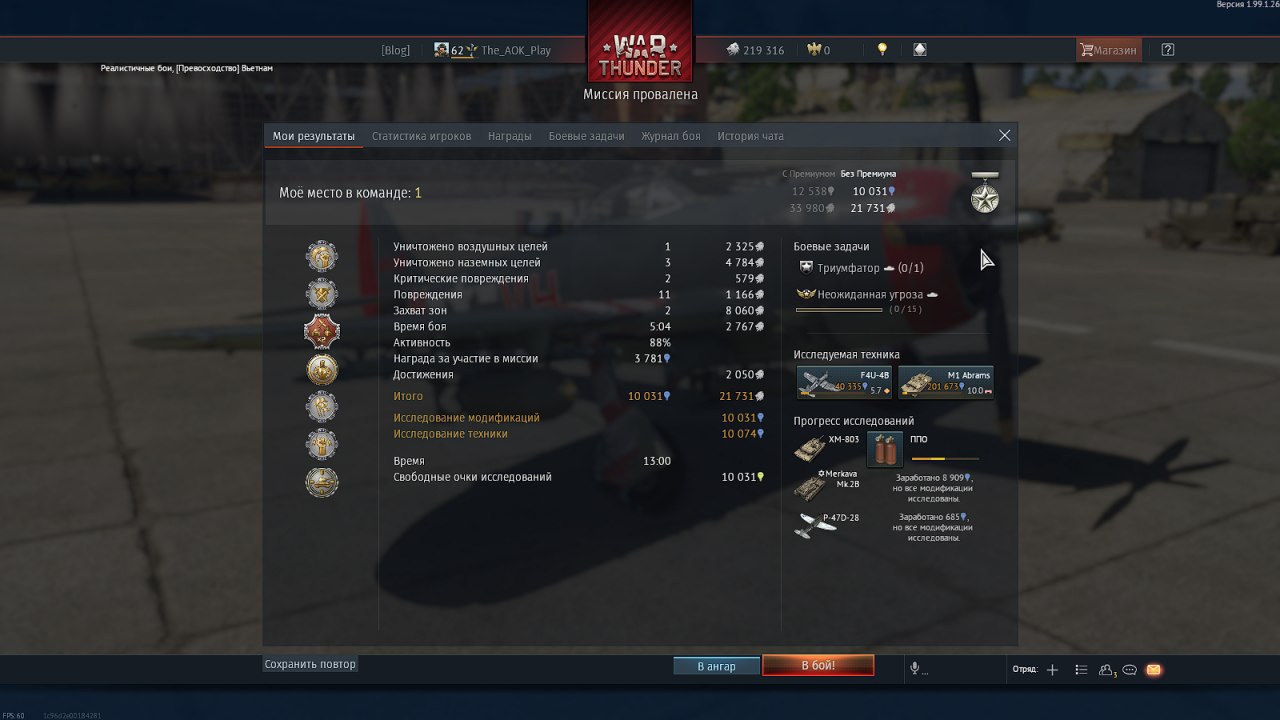View the История чата tab

pos(750,136)
